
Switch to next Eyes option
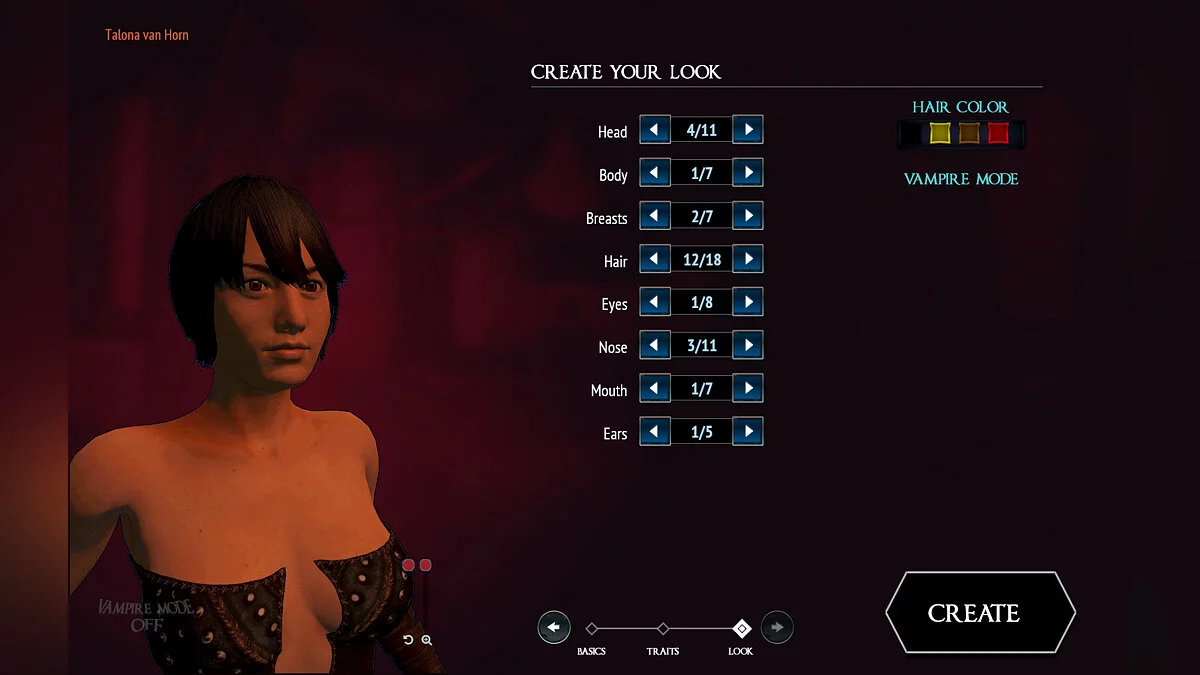coord(748,302)
